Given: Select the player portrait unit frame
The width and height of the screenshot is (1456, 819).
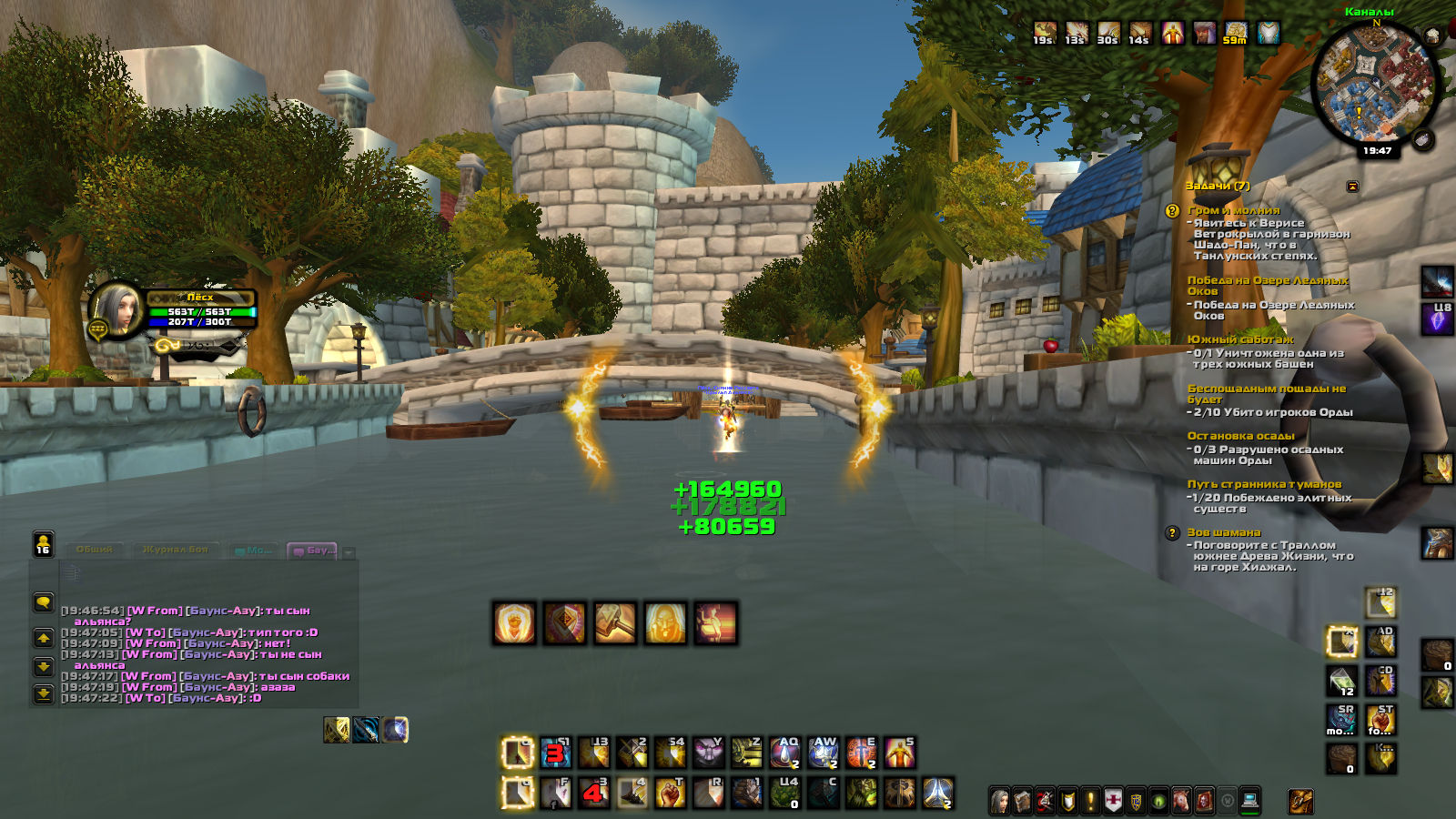Looking at the screenshot, I should click(115, 311).
